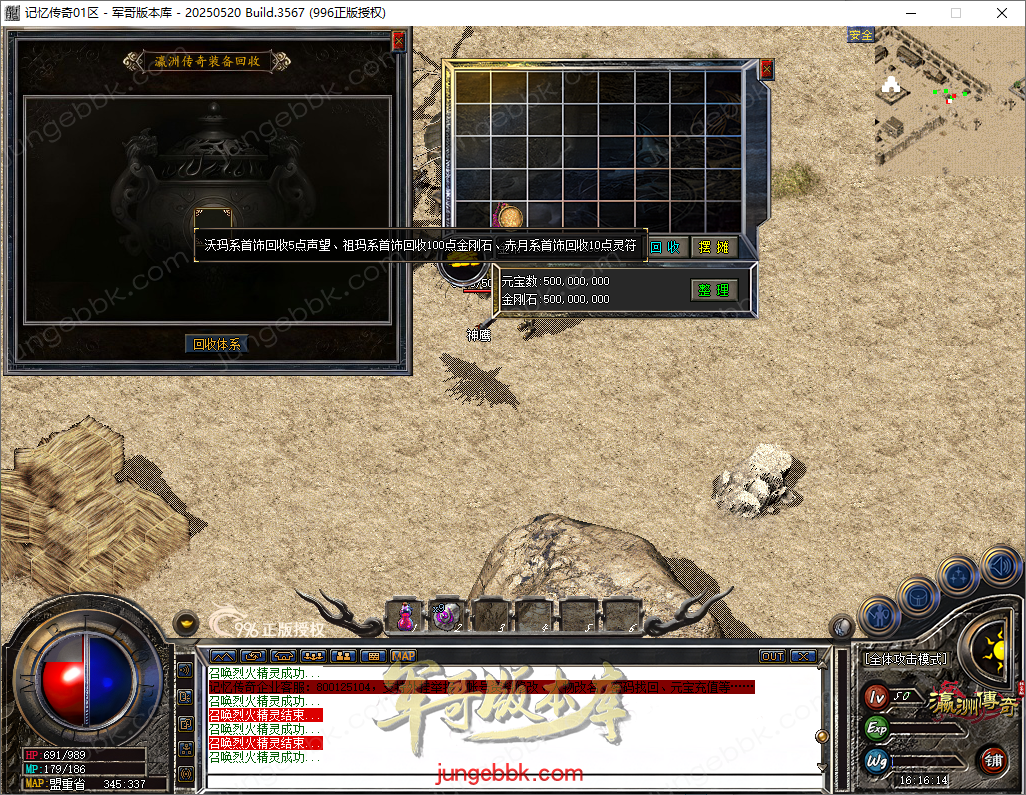Toggle the 全体攻击模式 attack mode label

tap(906, 660)
